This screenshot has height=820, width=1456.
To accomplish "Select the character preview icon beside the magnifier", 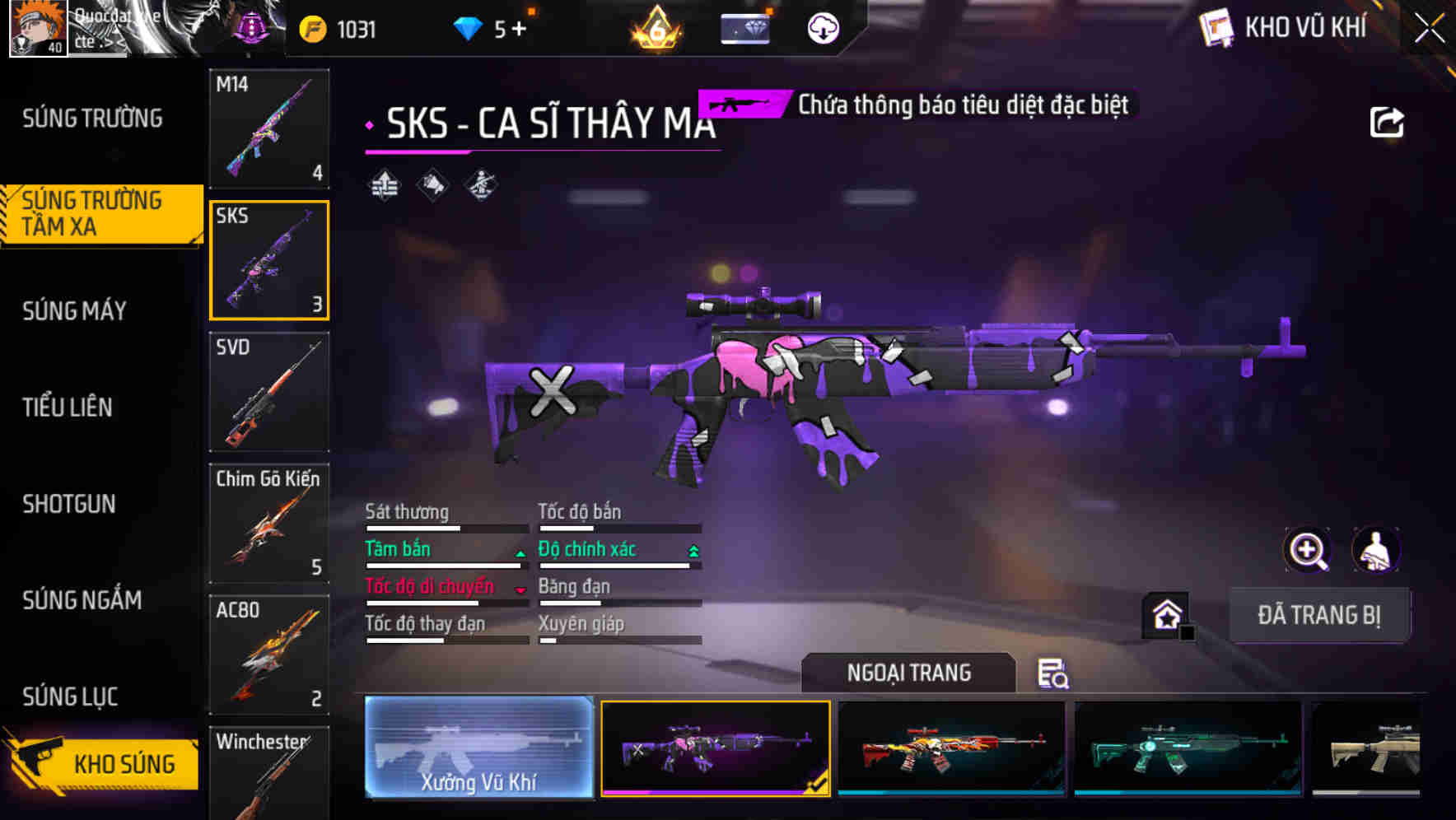I will click(x=1374, y=550).
